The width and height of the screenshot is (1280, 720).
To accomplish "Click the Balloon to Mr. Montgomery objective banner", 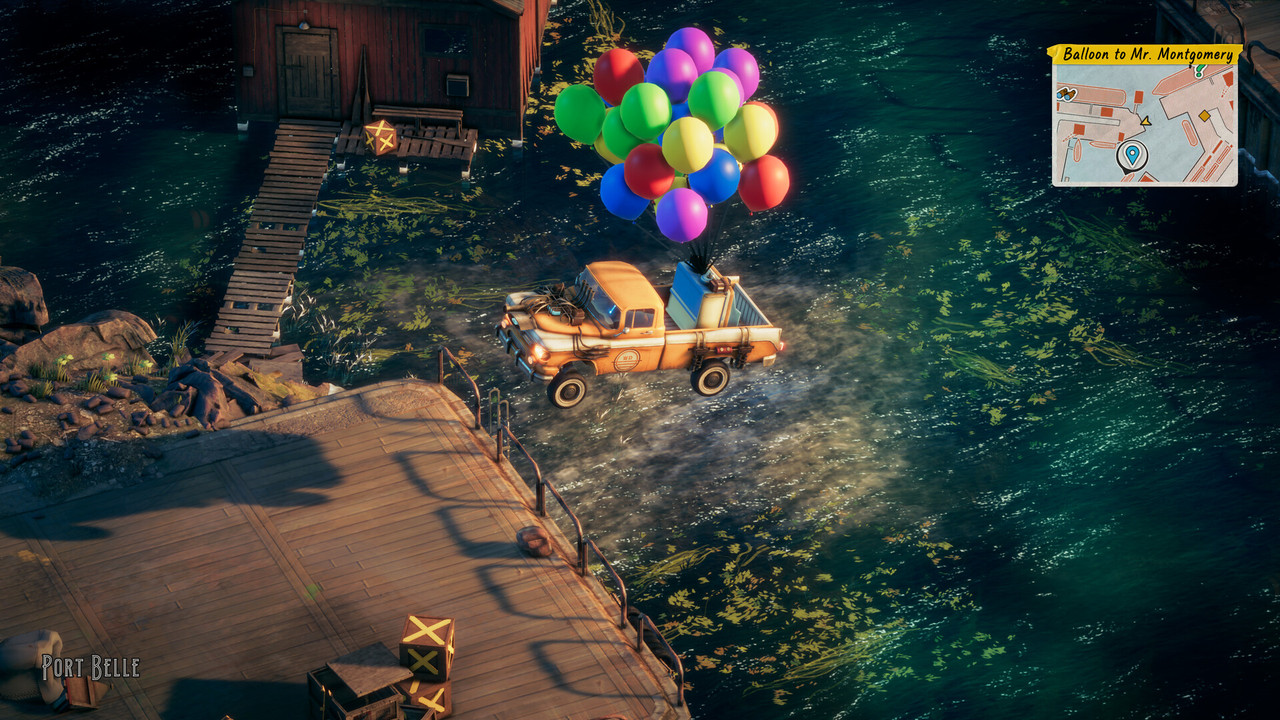I will (x=1144, y=54).
